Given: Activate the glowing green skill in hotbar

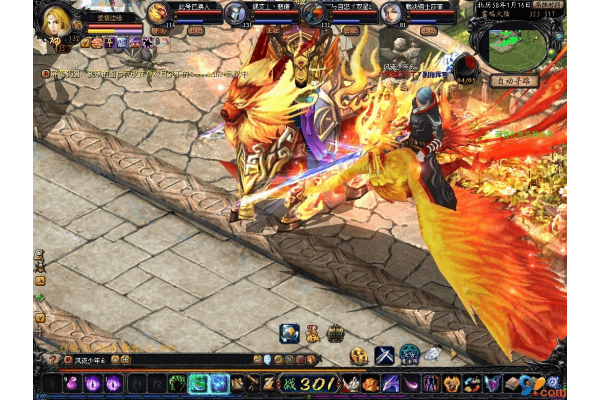Looking at the screenshot, I should click(198, 383).
